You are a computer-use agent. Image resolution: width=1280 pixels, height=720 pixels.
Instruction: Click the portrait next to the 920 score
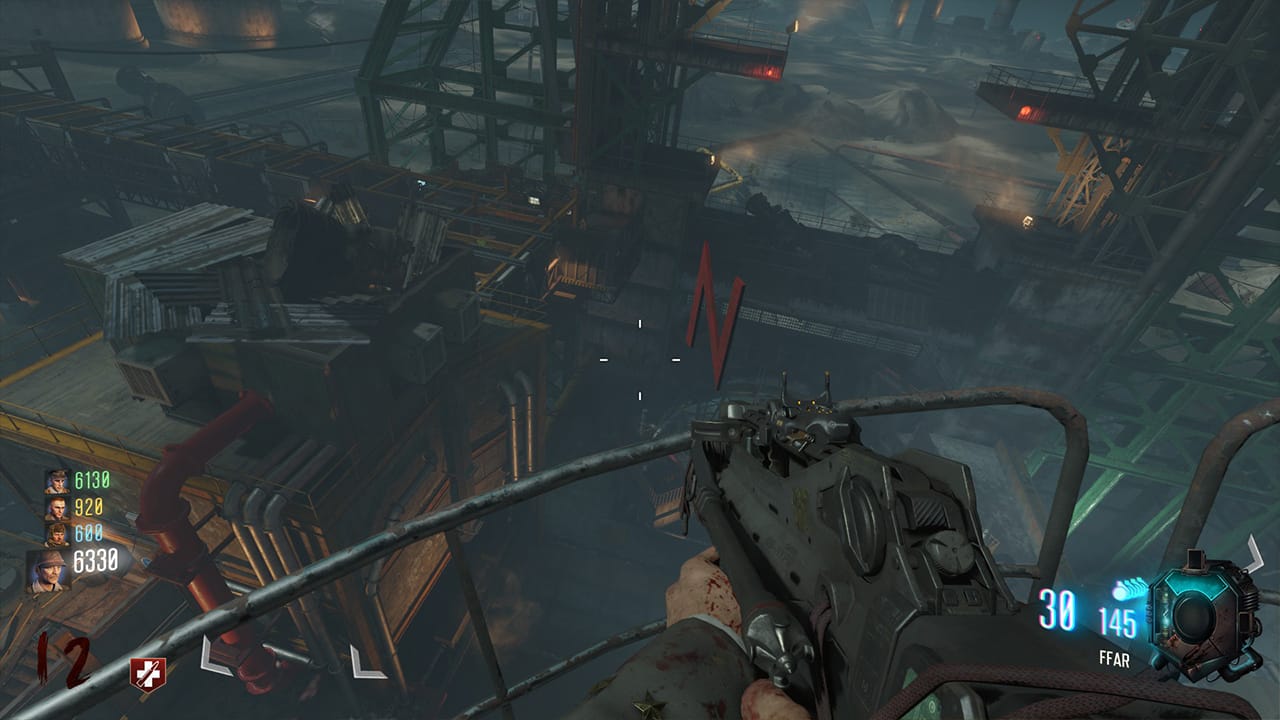(x=57, y=508)
